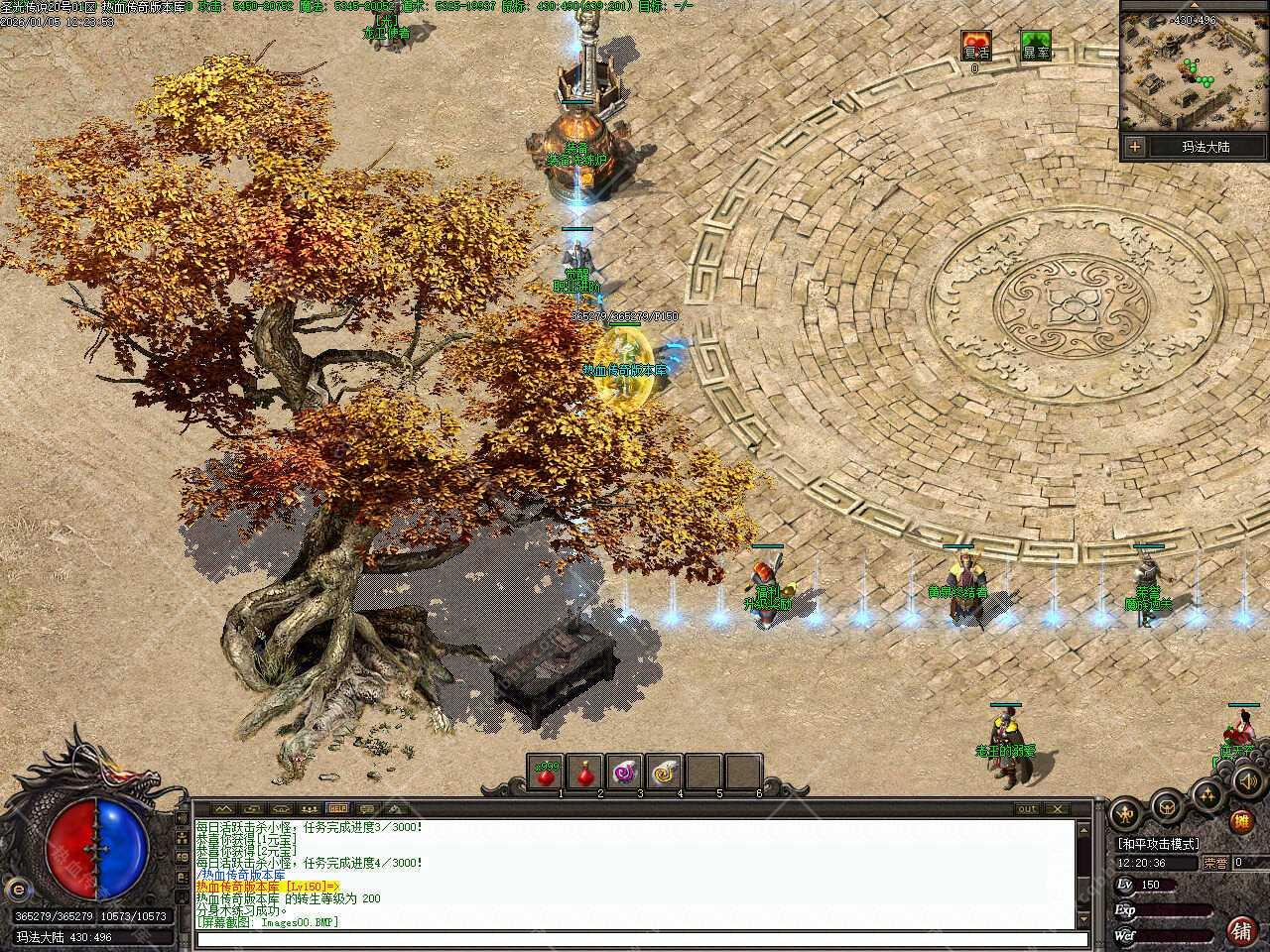This screenshot has height=952, width=1270.
Task: Select the highlighted HELP chat tab
Action: coord(338,808)
